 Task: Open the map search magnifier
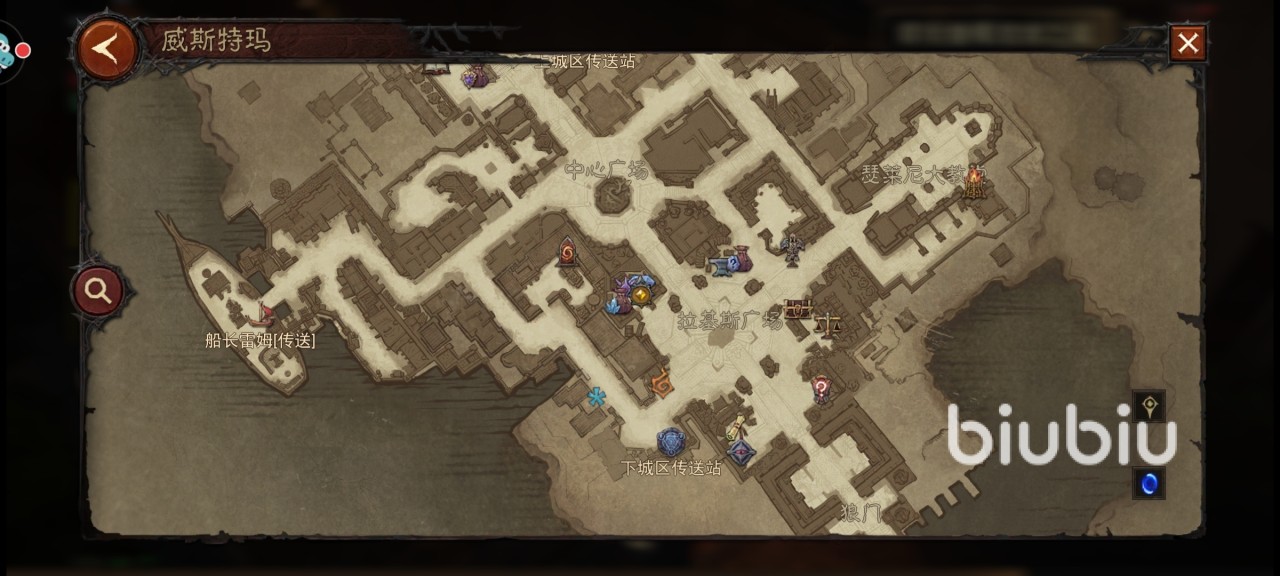click(x=98, y=291)
